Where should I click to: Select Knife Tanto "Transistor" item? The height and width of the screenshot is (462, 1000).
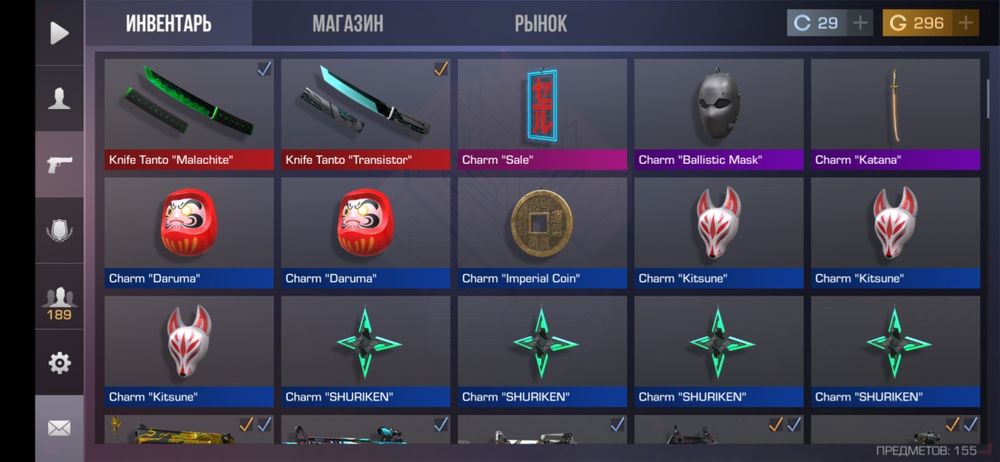[x=365, y=113]
